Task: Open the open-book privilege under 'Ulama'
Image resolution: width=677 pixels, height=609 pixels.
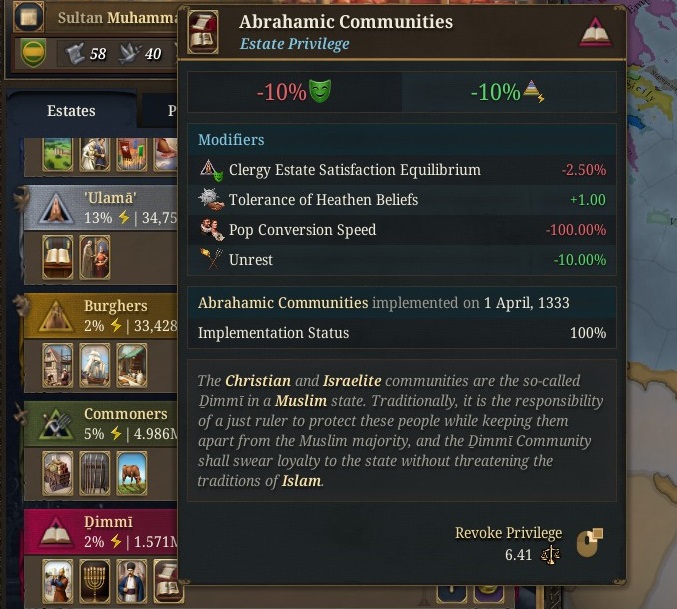Action: pyautogui.click(x=59, y=257)
